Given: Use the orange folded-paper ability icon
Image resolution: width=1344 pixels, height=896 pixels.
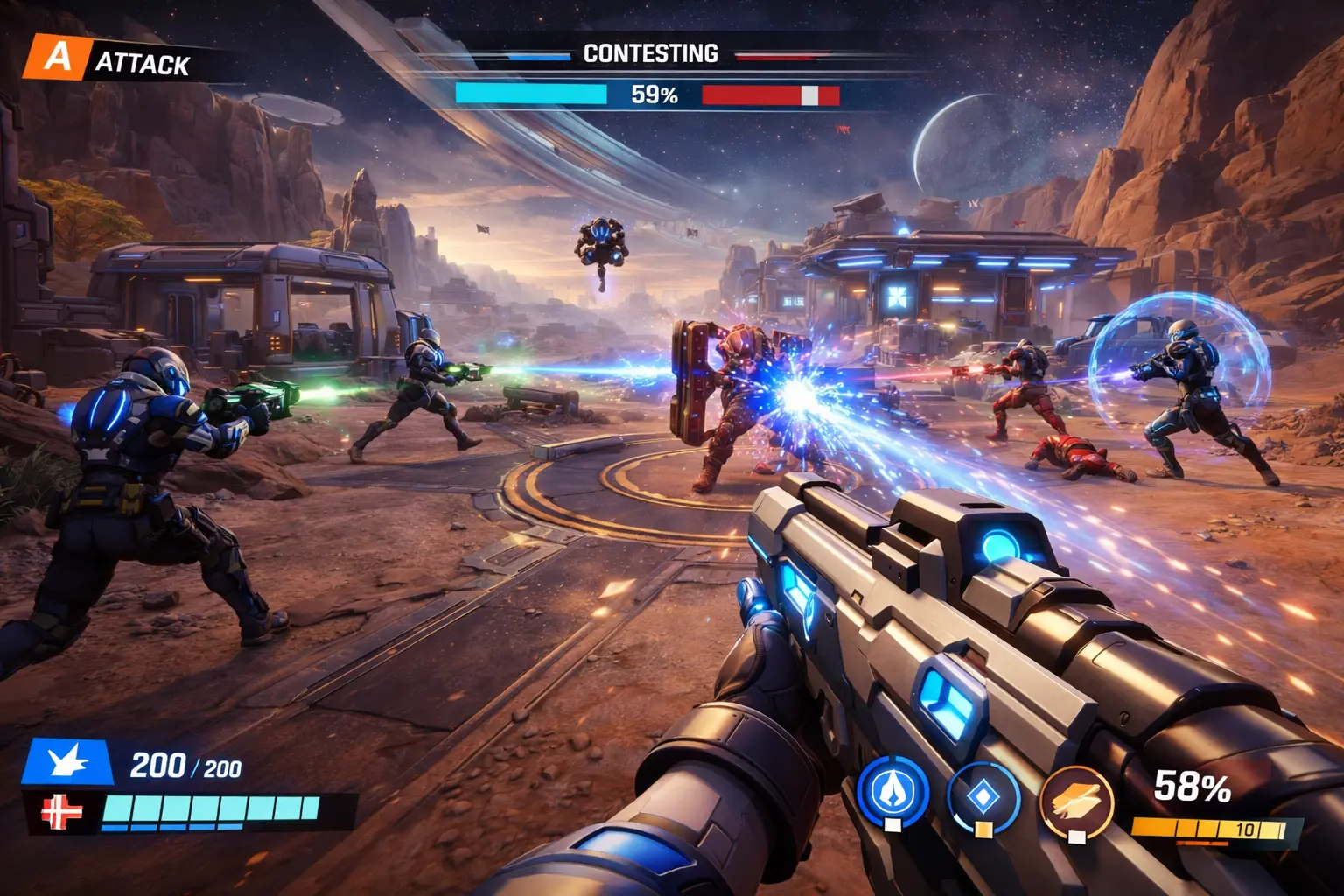Looking at the screenshot, I should (x=1075, y=800).
